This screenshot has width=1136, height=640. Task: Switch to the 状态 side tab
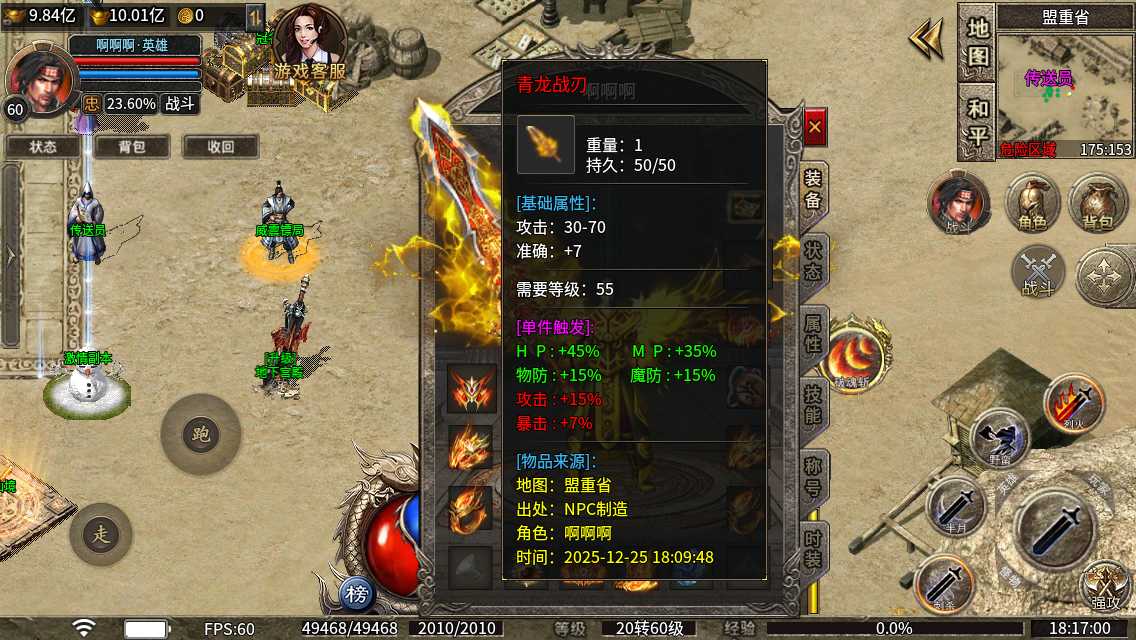[x=813, y=260]
